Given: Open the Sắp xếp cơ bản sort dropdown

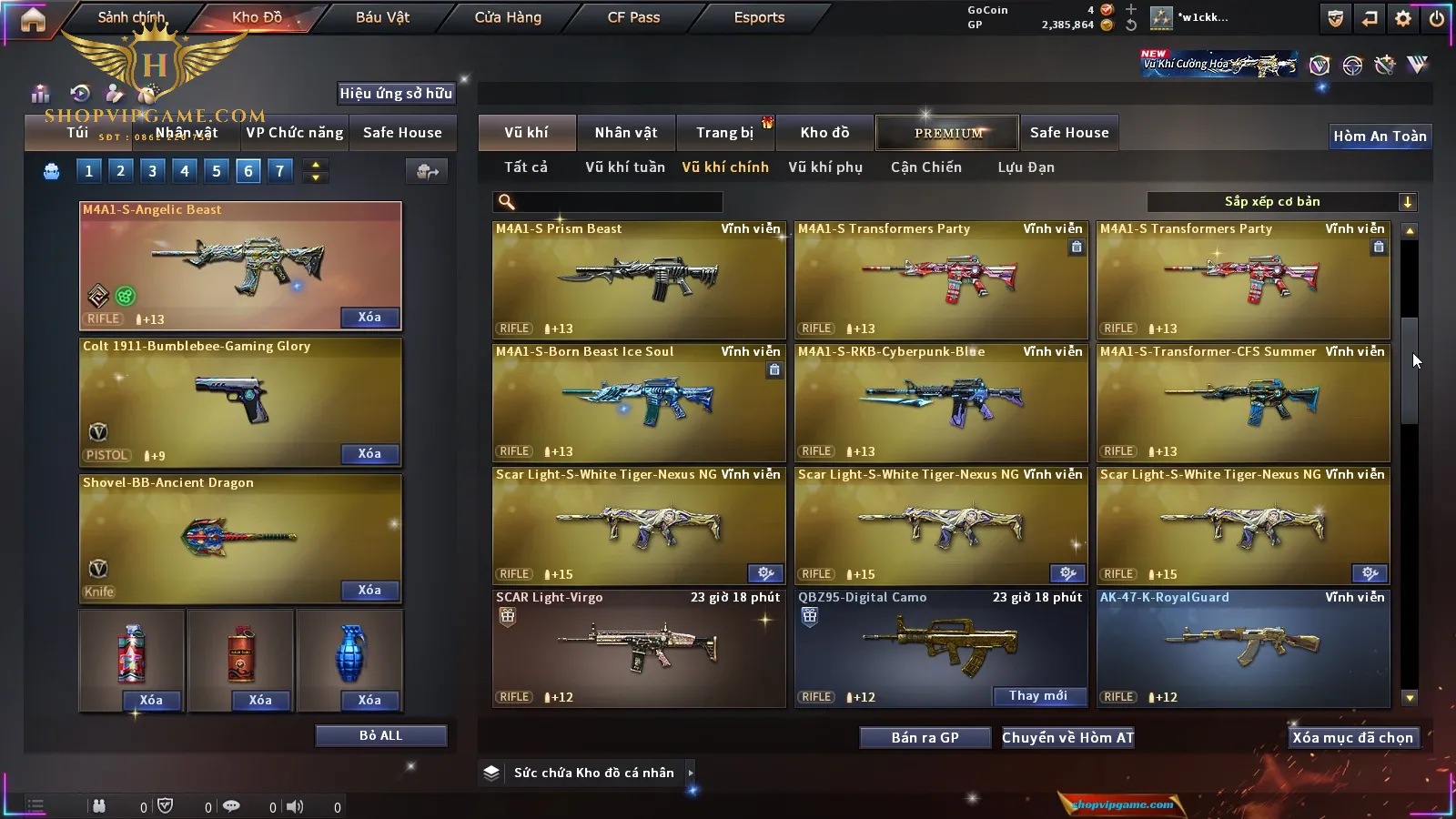Looking at the screenshot, I should (x=1281, y=202).
